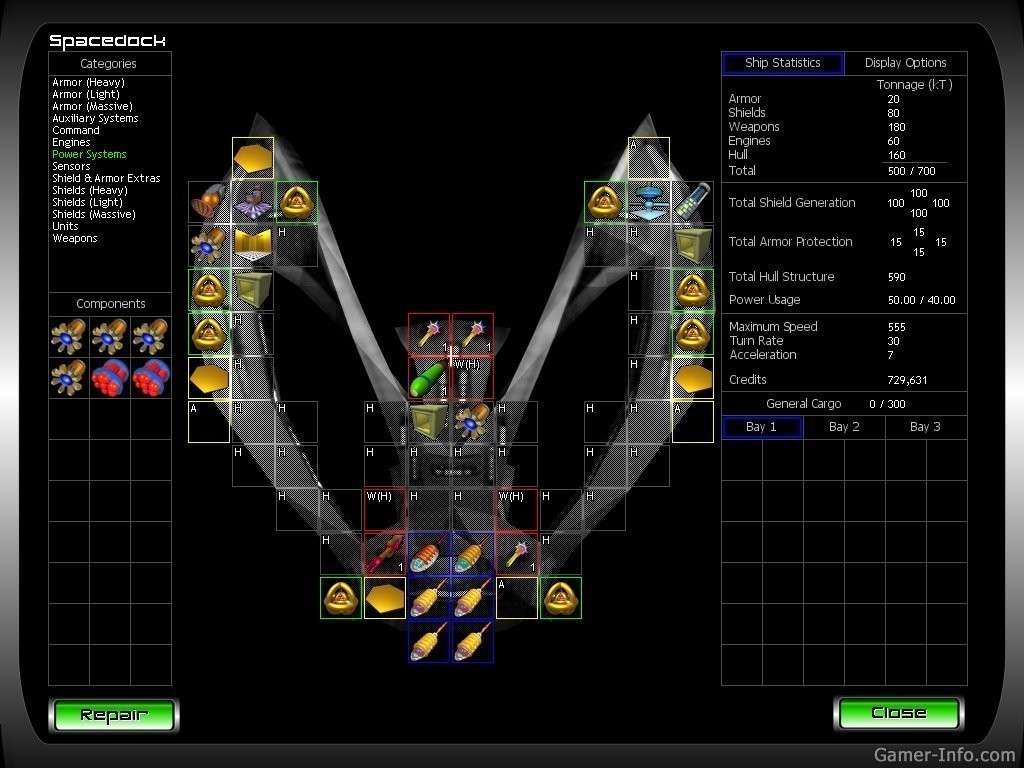This screenshot has height=768, width=1024.
Task: Open cargo Bay 2
Action: point(844,427)
